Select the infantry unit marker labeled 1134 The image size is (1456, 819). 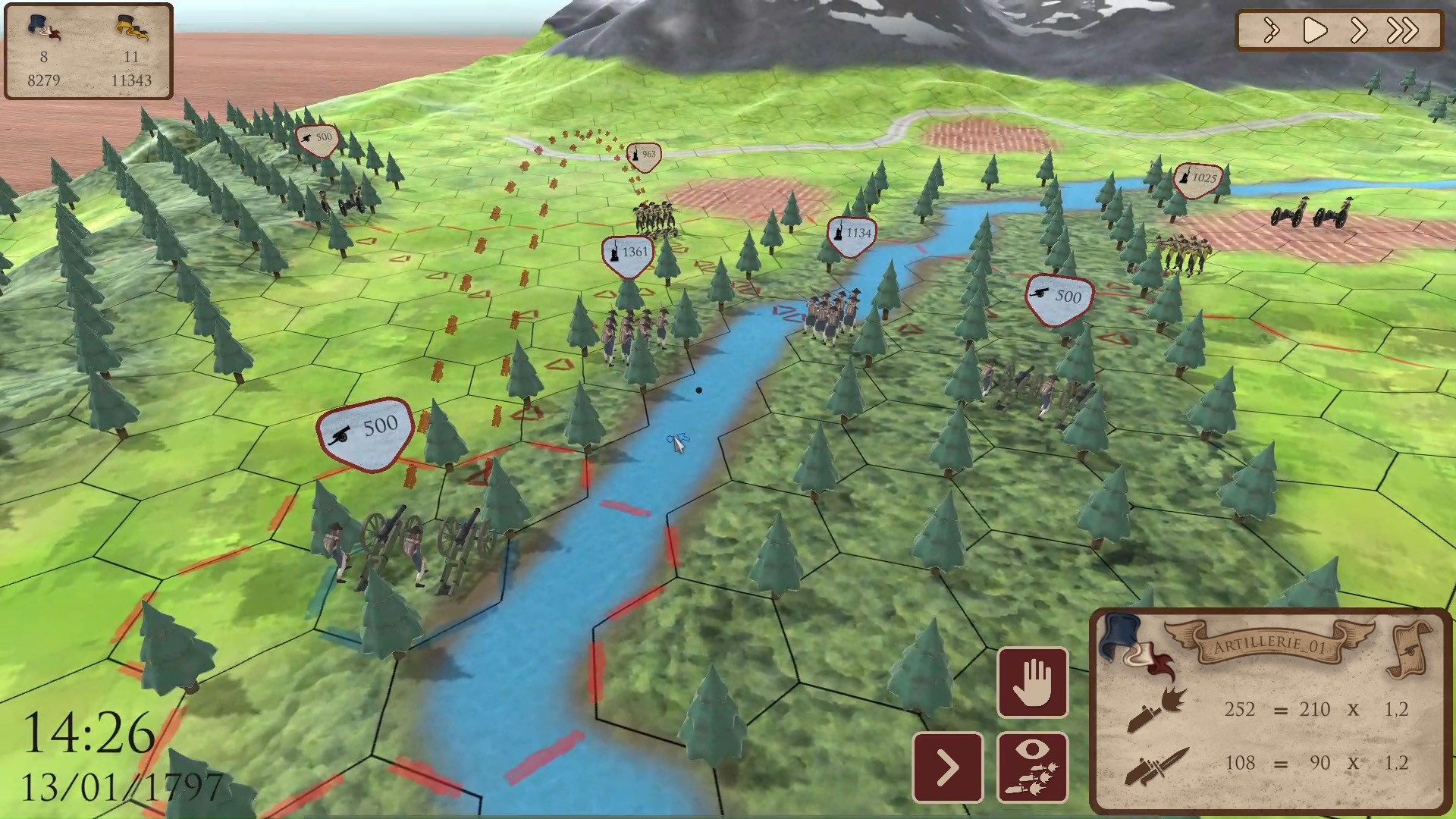coord(852,234)
